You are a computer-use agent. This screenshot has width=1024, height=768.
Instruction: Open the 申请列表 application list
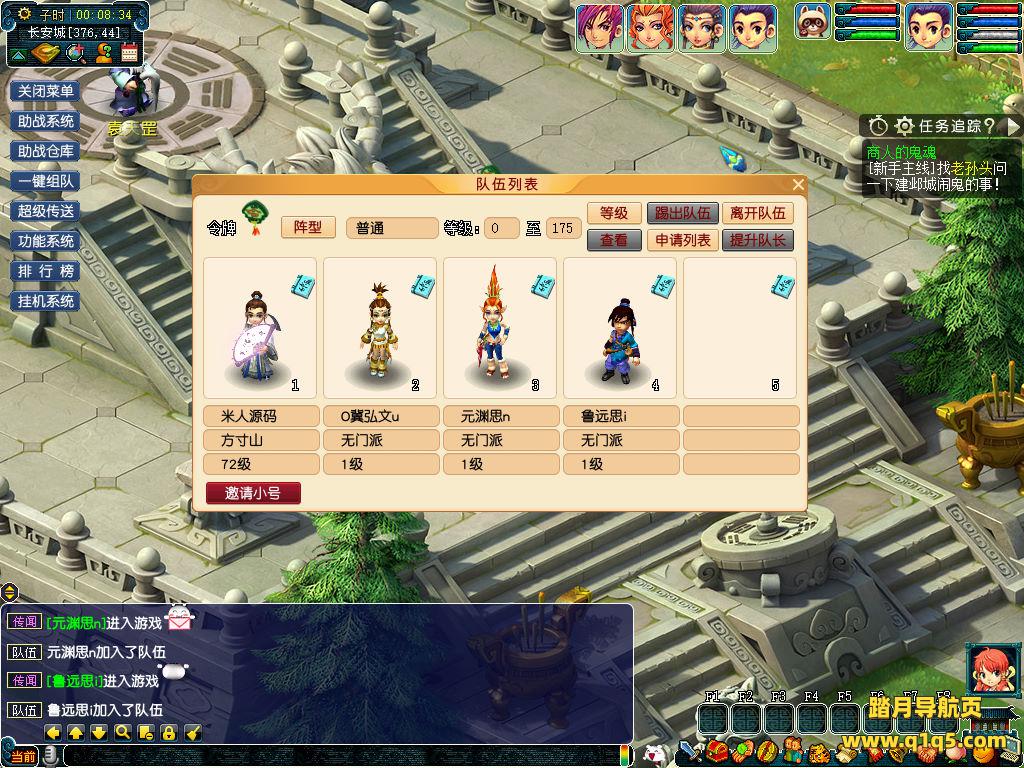point(683,240)
